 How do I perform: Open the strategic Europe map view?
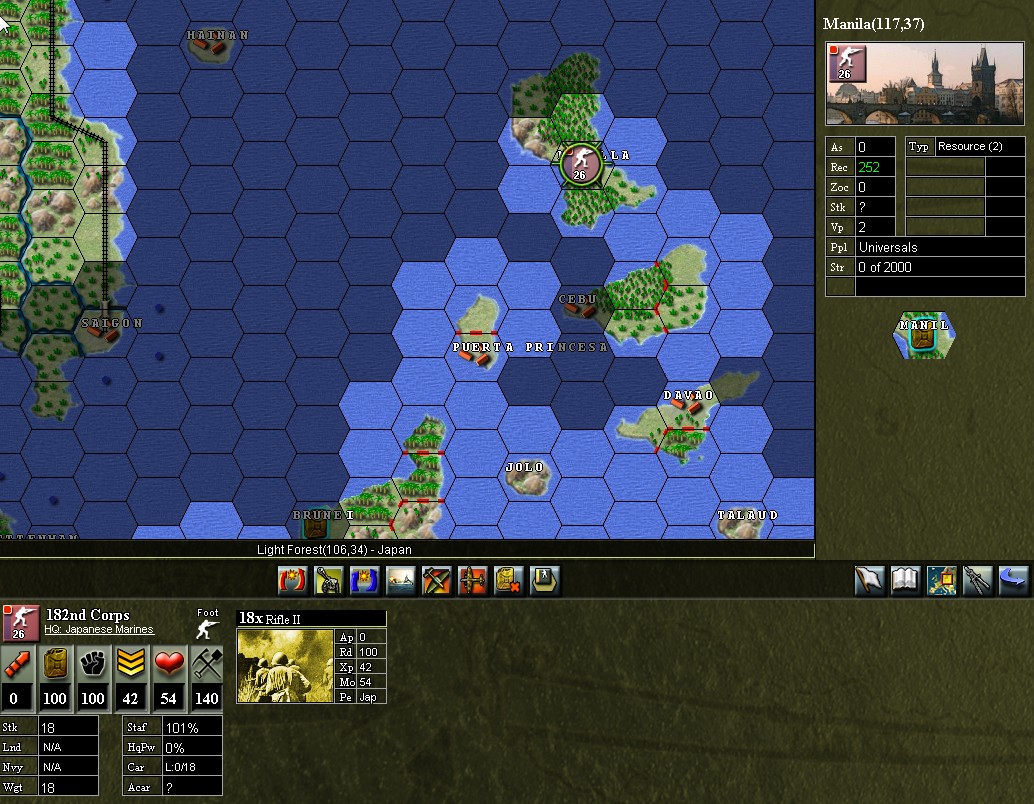pos(942,580)
